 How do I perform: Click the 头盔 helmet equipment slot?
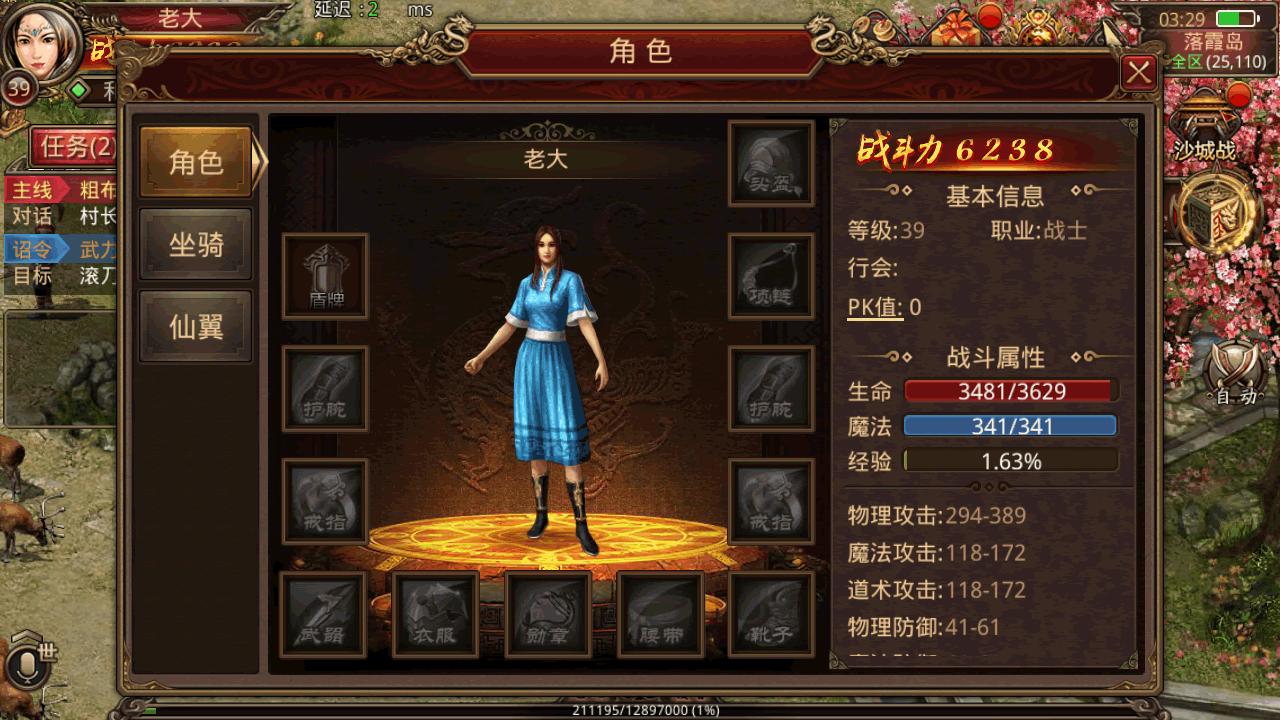pyautogui.click(x=771, y=164)
